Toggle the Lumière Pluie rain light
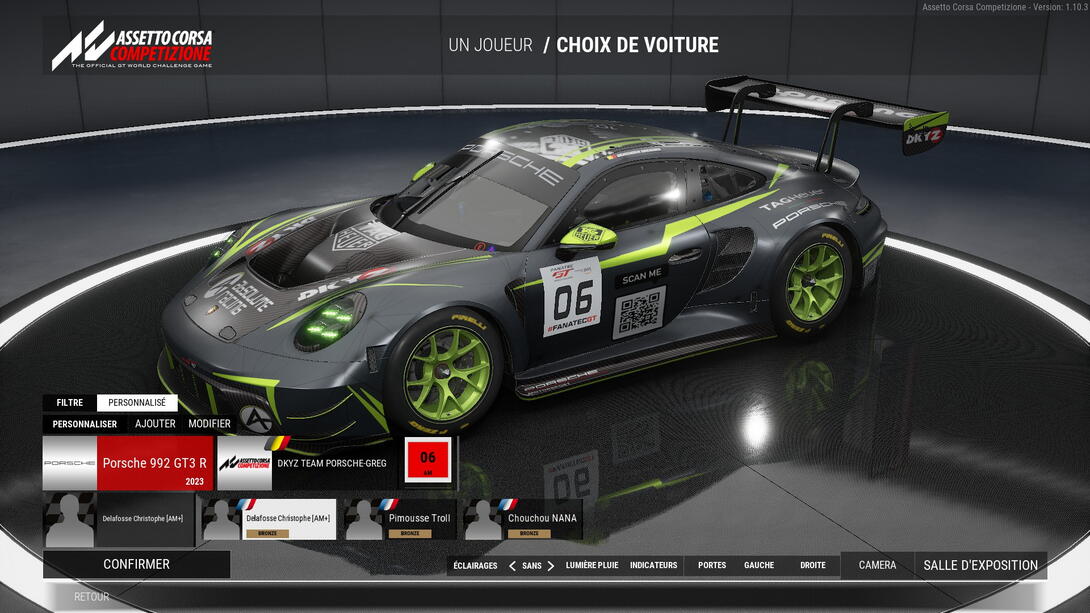This screenshot has width=1090, height=613. click(592, 566)
